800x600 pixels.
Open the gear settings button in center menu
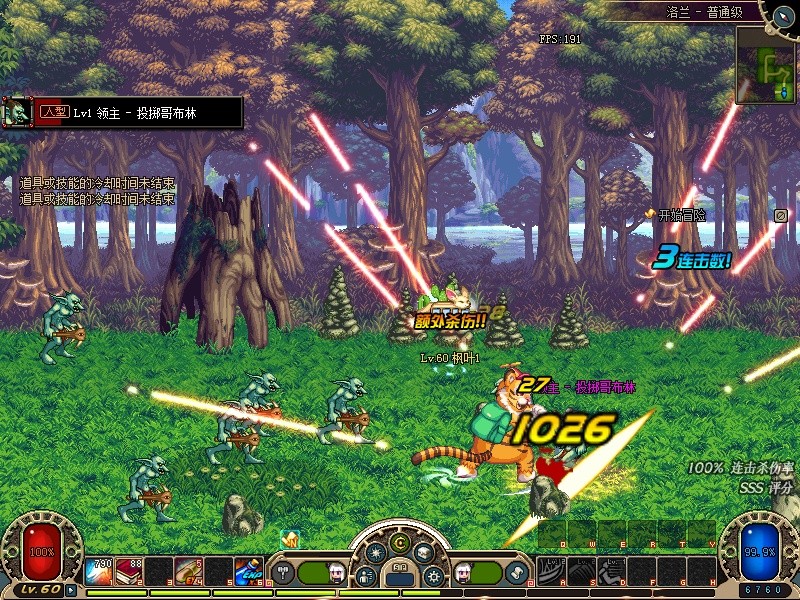click(433, 577)
